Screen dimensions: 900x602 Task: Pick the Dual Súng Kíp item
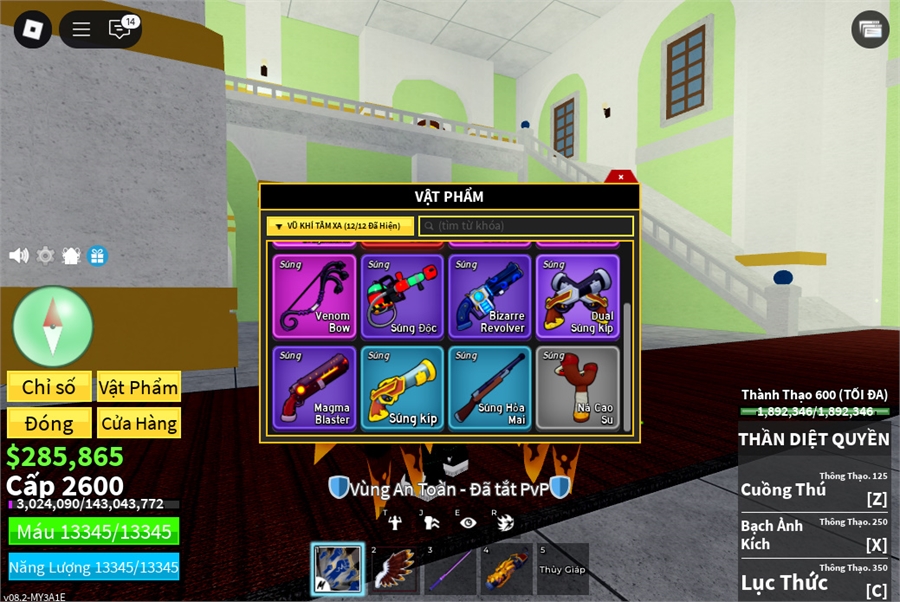click(x=578, y=296)
